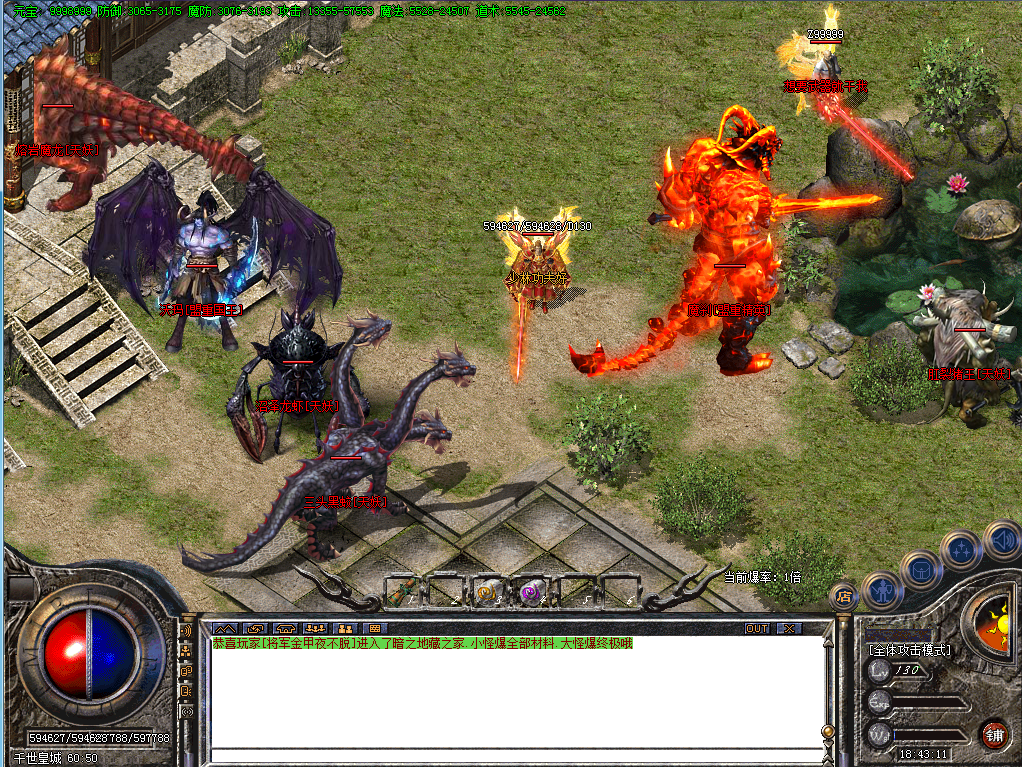Click the OUT button above the chat
The height and width of the screenshot is (767, 1022).
coord(757,628)
